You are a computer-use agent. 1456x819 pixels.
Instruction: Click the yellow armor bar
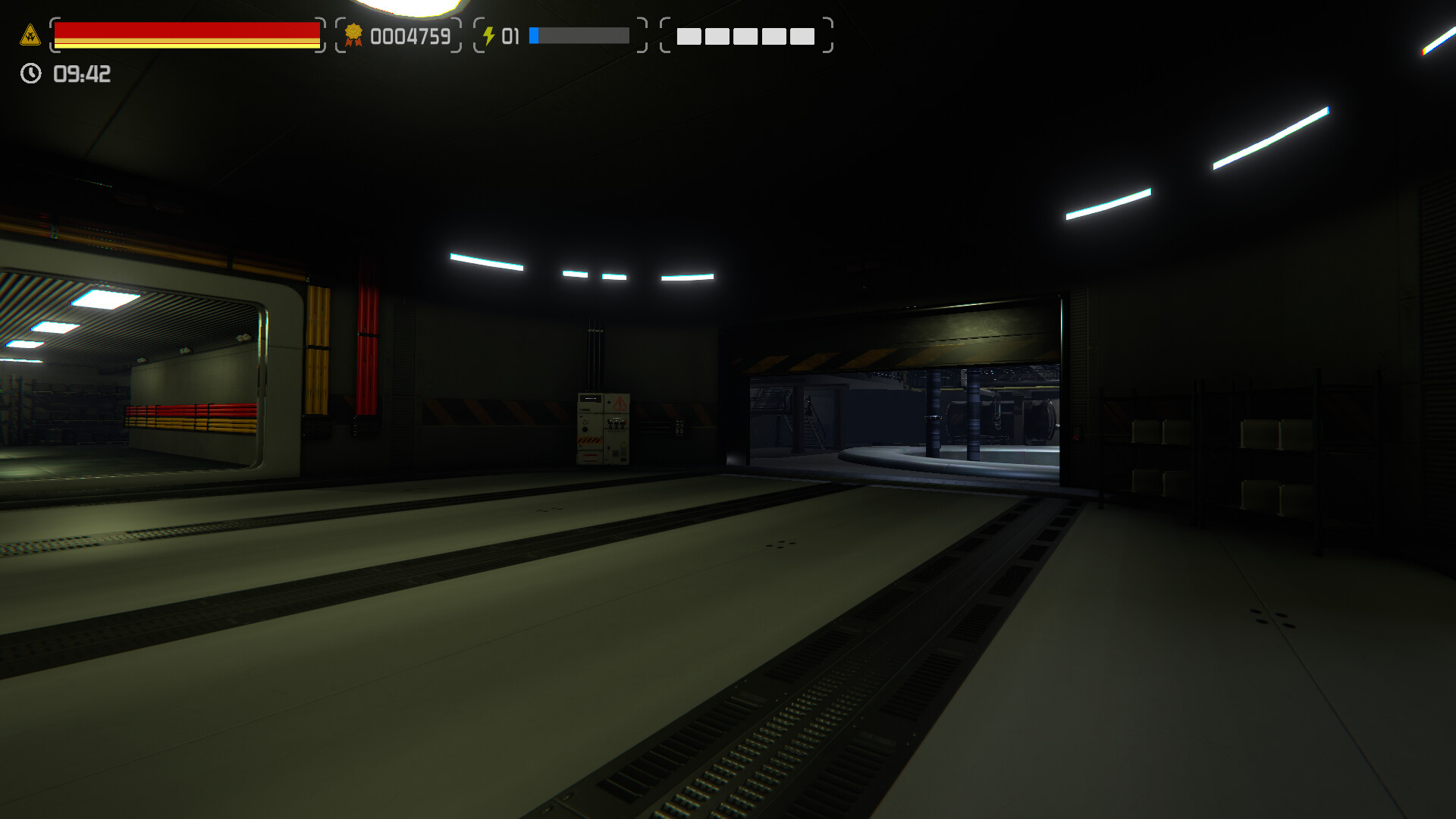[x=188, y=43]
